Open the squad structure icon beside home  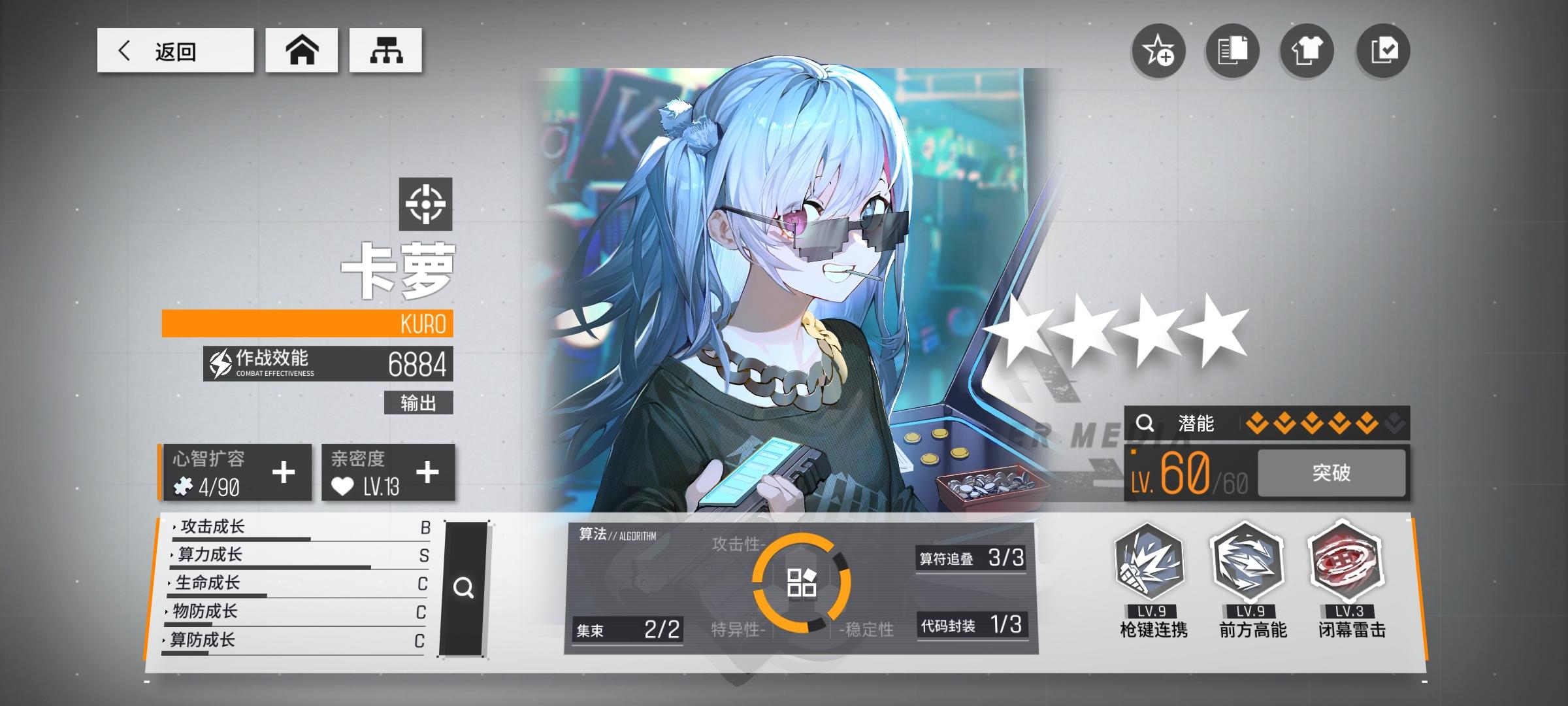pos(385,50)
